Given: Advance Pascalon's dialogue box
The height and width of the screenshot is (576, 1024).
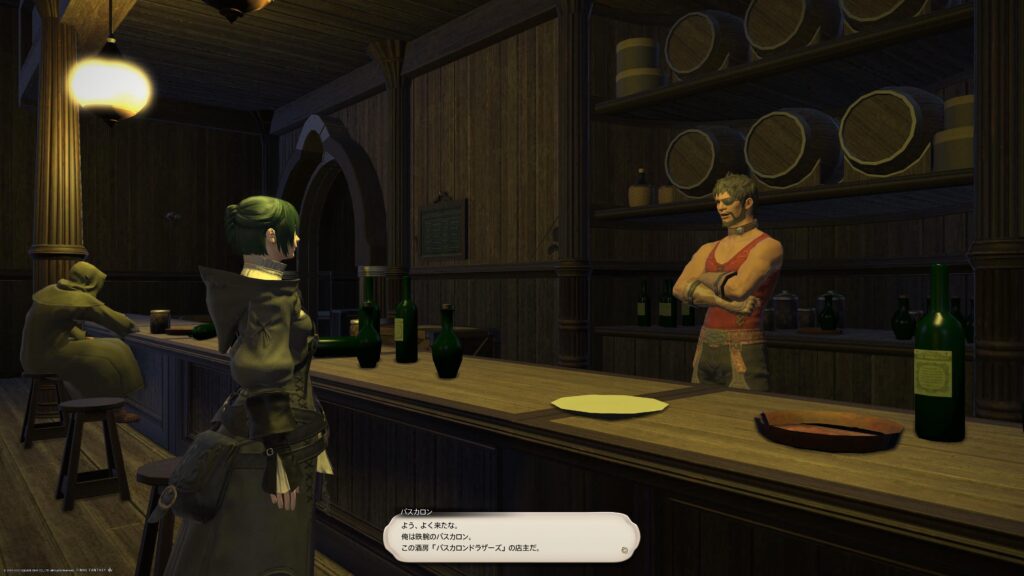Looking at the screenshot, I should pos(510,535).
